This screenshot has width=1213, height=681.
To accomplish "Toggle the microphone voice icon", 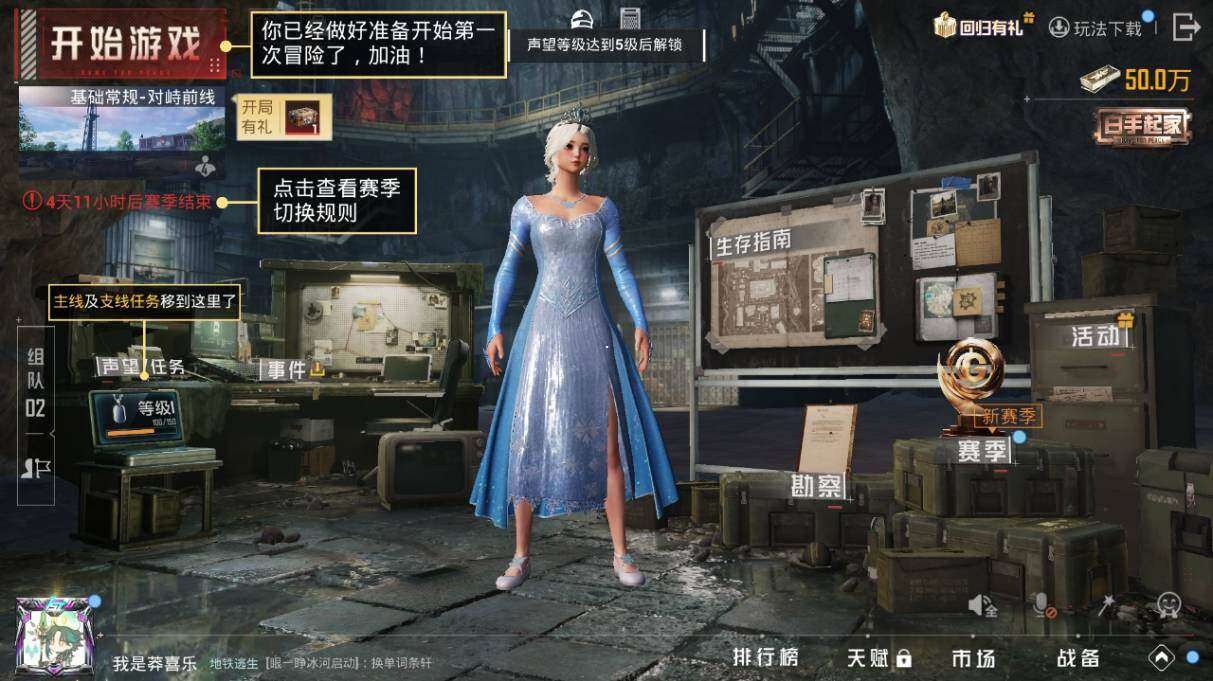I will coord(1042,605).
